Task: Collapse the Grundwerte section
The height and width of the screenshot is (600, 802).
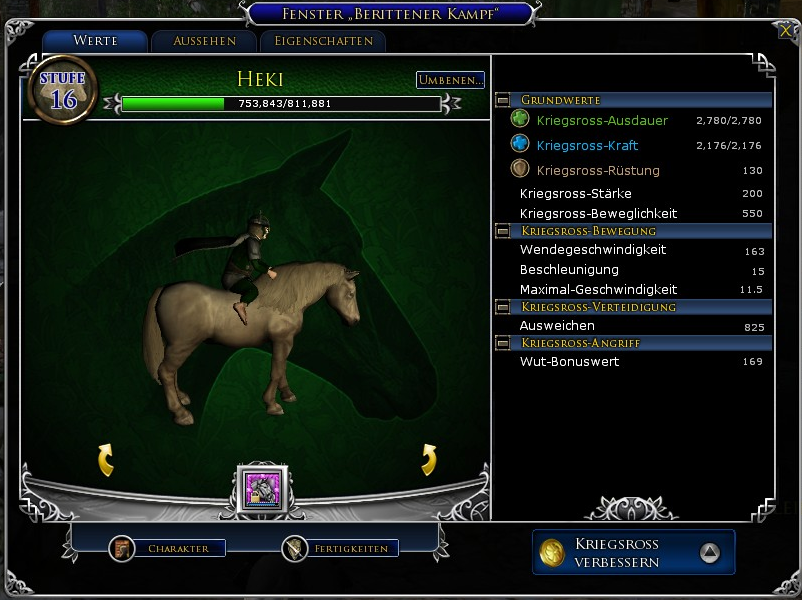Action: (x=503, y=101)
